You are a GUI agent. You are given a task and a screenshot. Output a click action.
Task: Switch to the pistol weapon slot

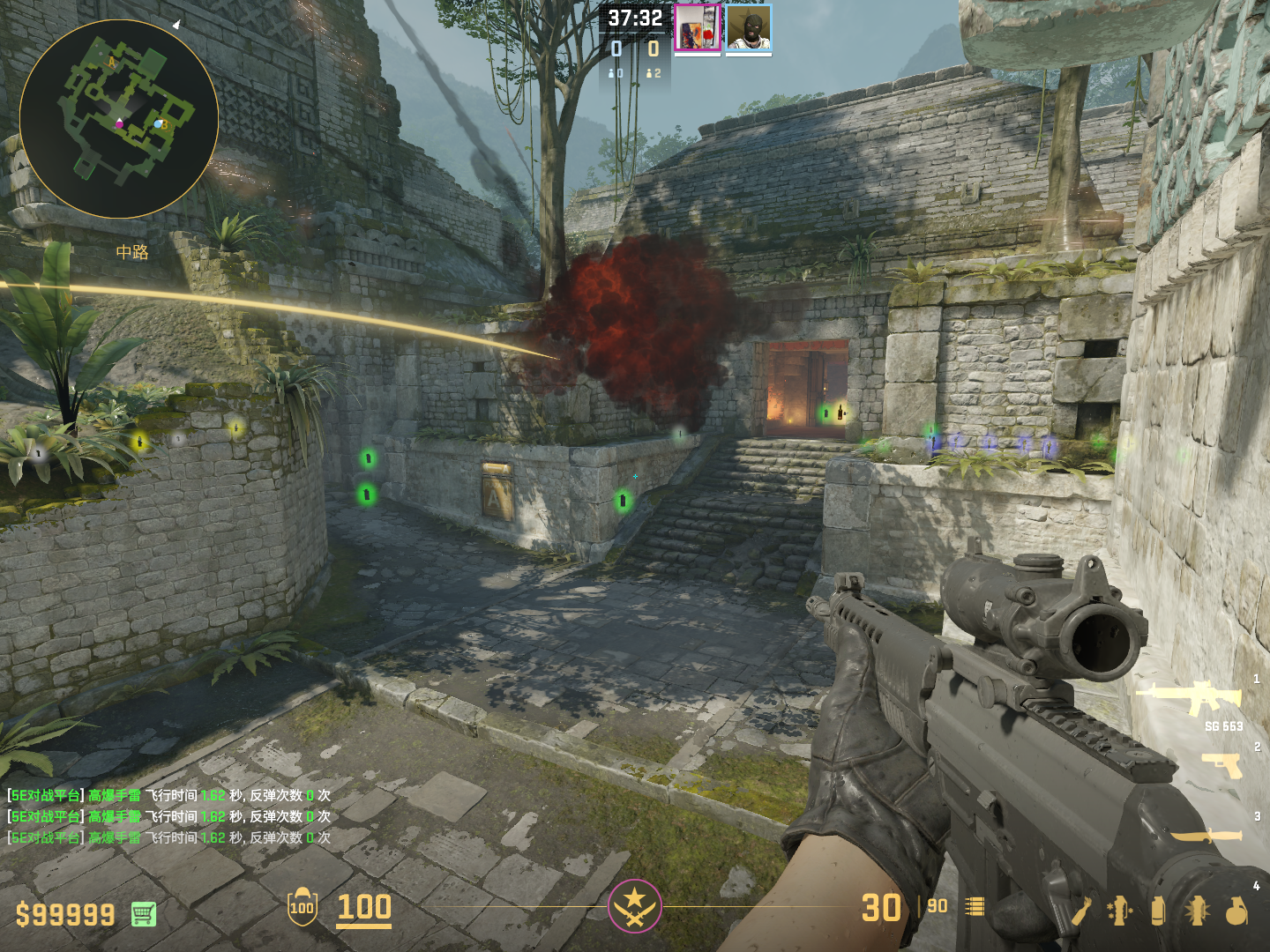click(x=1222, y=765)
